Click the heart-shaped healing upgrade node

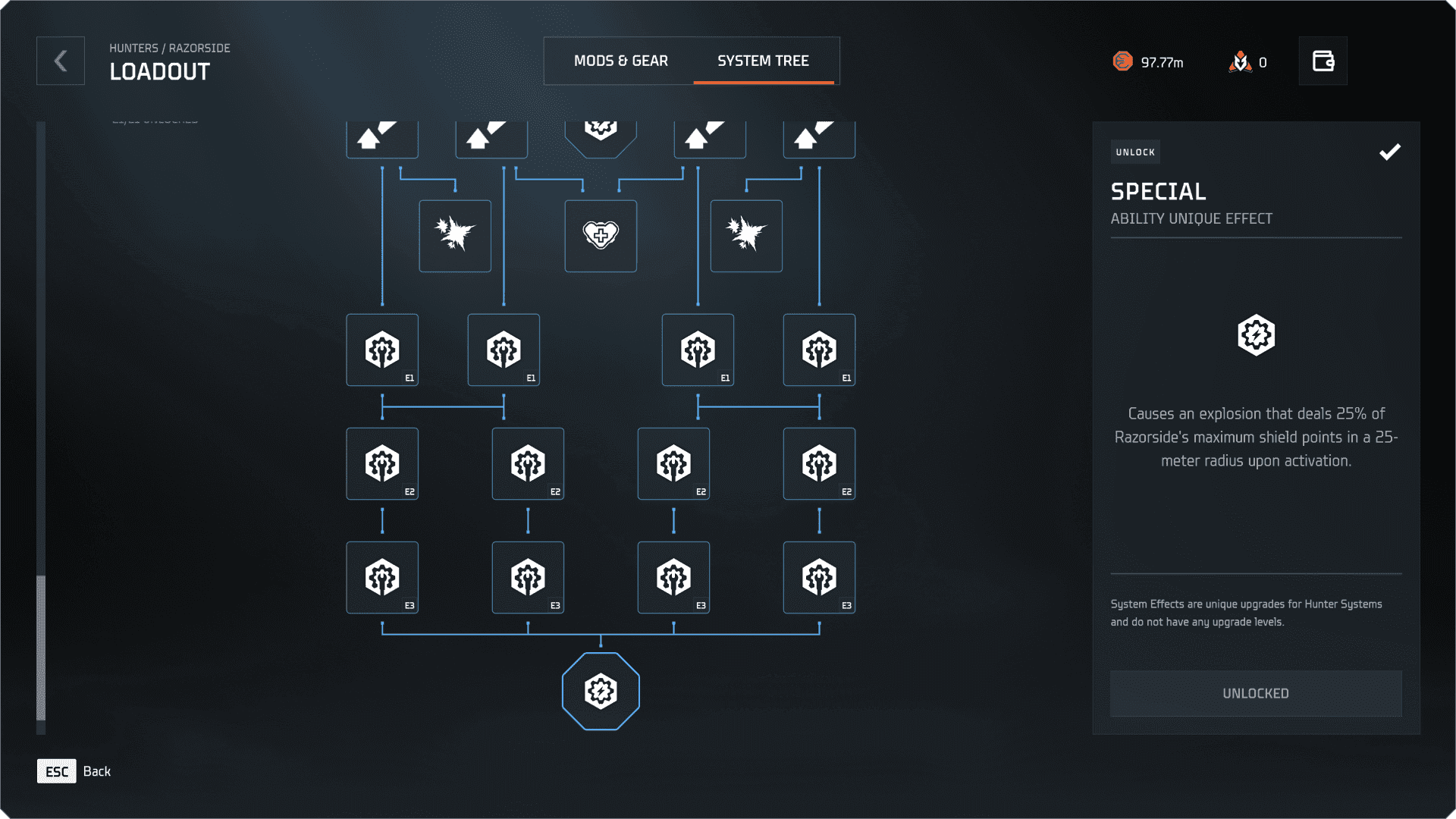[x=601, y=236]
